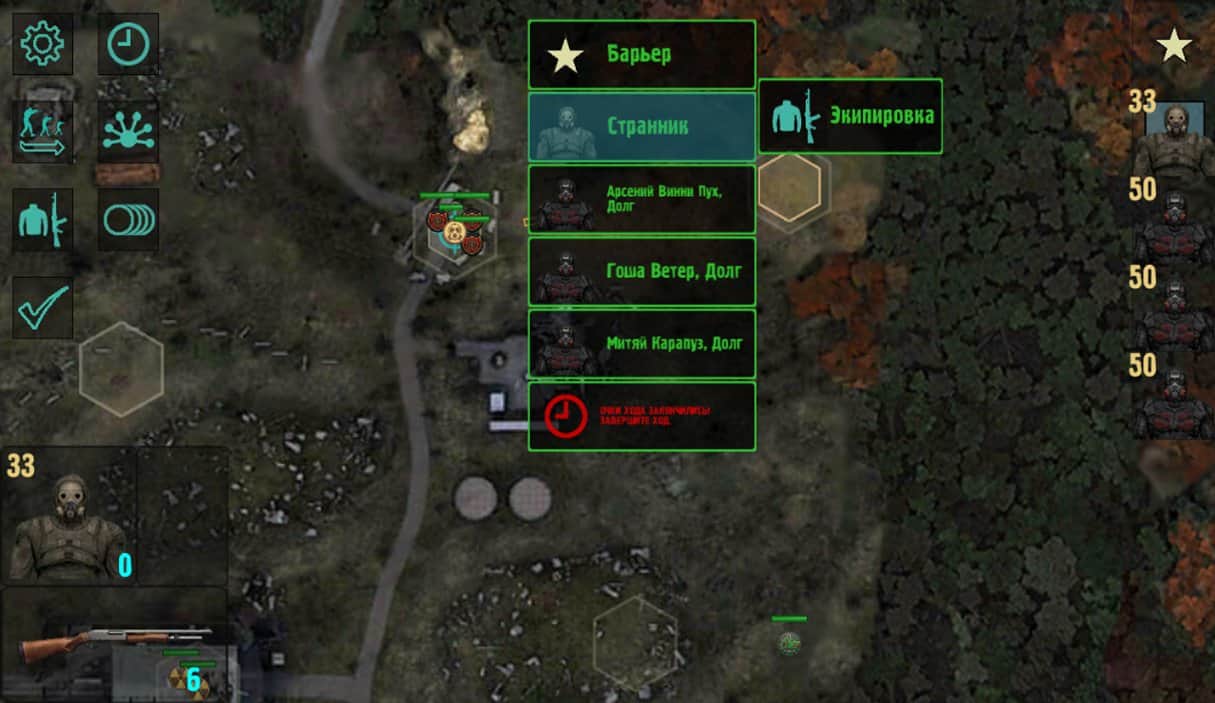Click the clock icon in the top-left panel
This screenshot has height=703, width=1215.
point(128,44)
